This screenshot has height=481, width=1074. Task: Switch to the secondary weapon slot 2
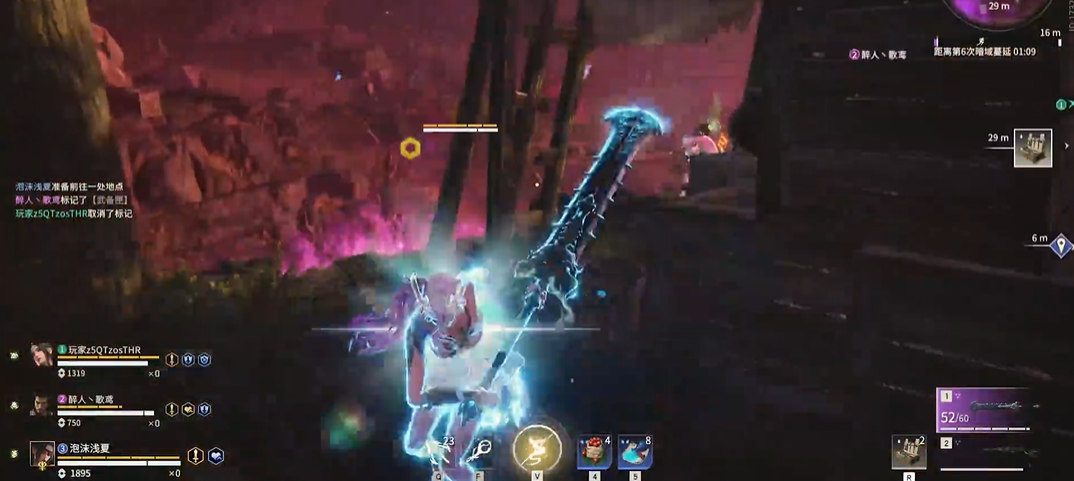tap(983, 455)
